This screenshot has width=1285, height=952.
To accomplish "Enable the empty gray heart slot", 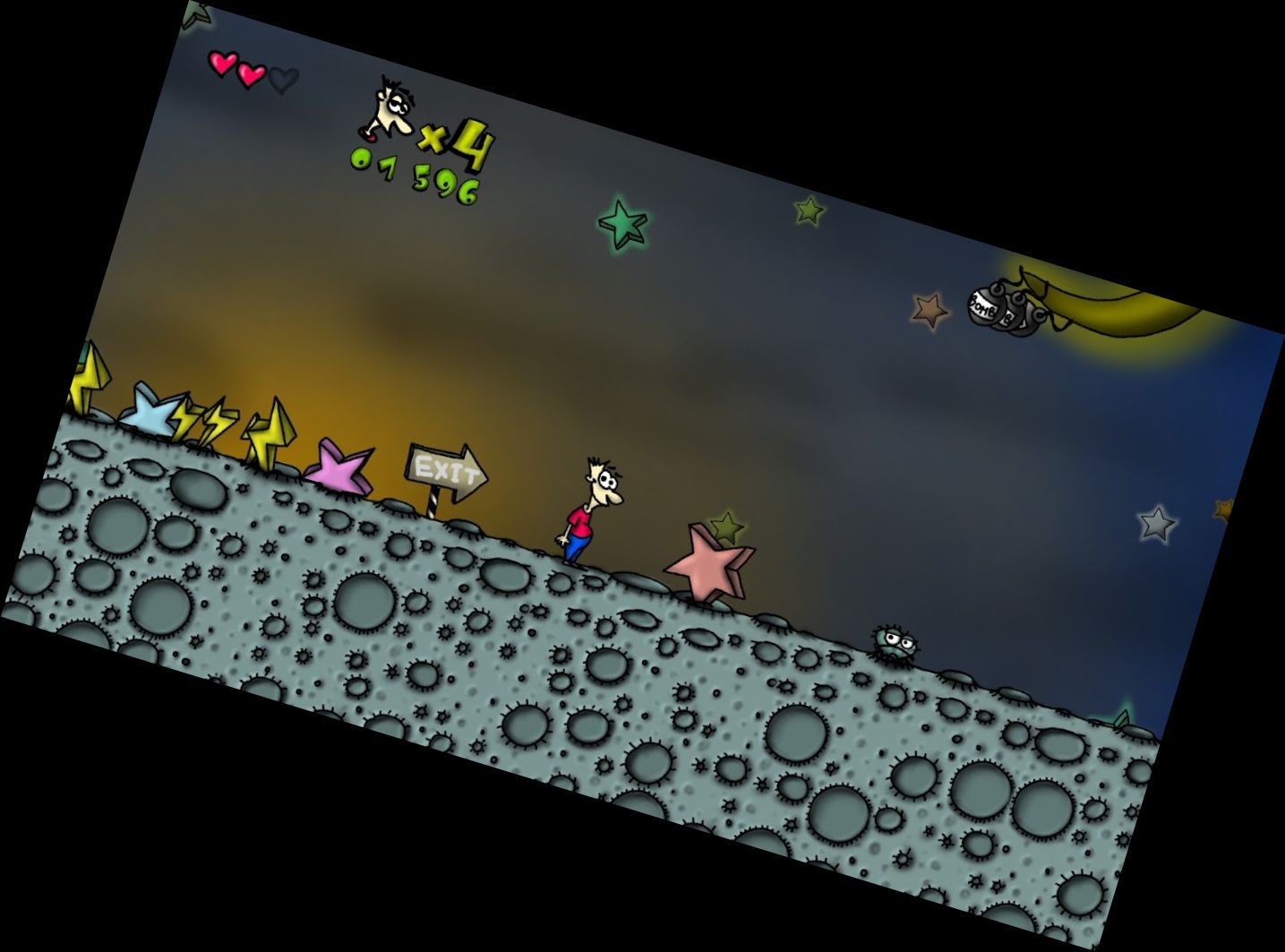I will tap(284, 80).
